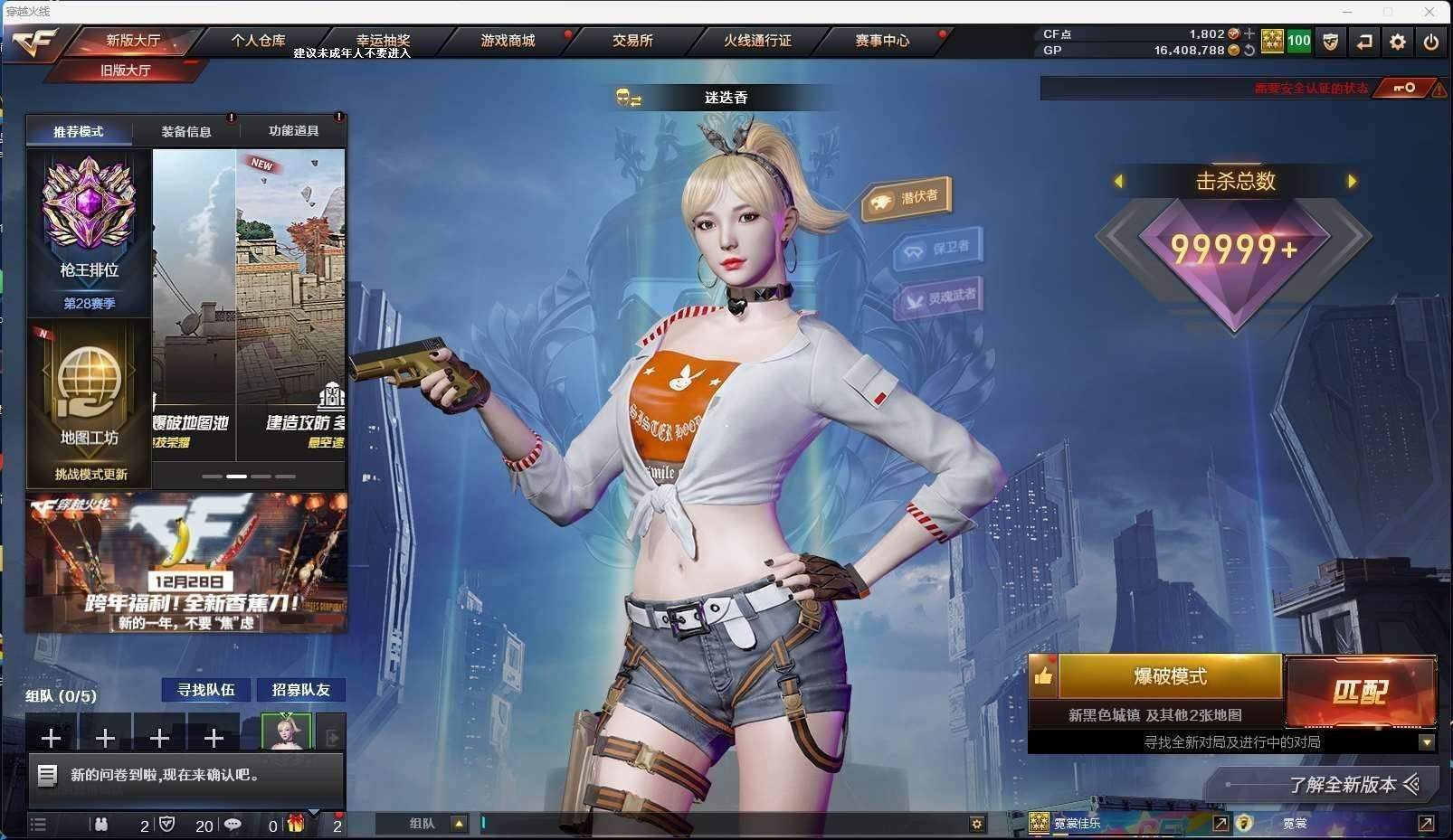The image size is (1453, 840).
Task: Go to the 游戏商城 game shop
Action: tap(508, 41)
